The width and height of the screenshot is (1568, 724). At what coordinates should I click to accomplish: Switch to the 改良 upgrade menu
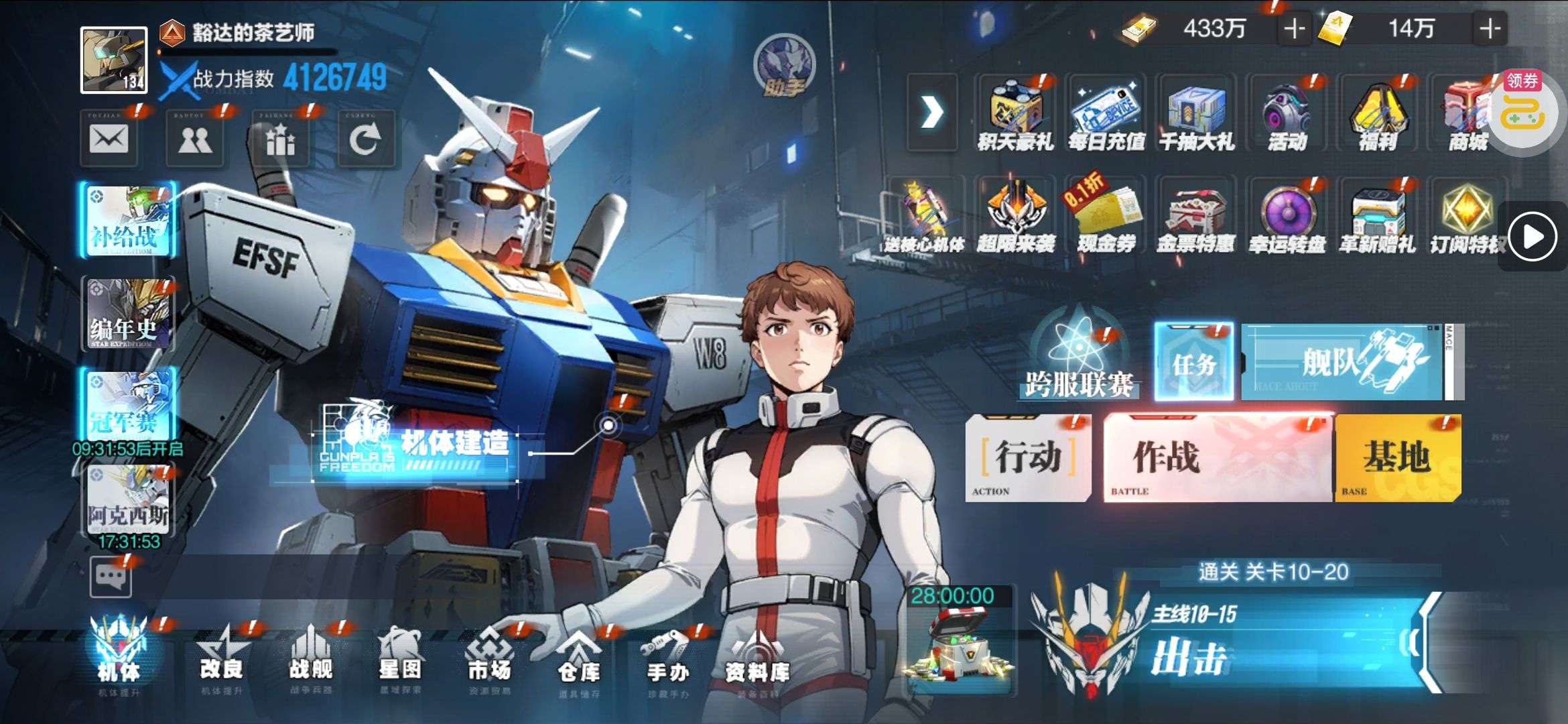(221, 657)
